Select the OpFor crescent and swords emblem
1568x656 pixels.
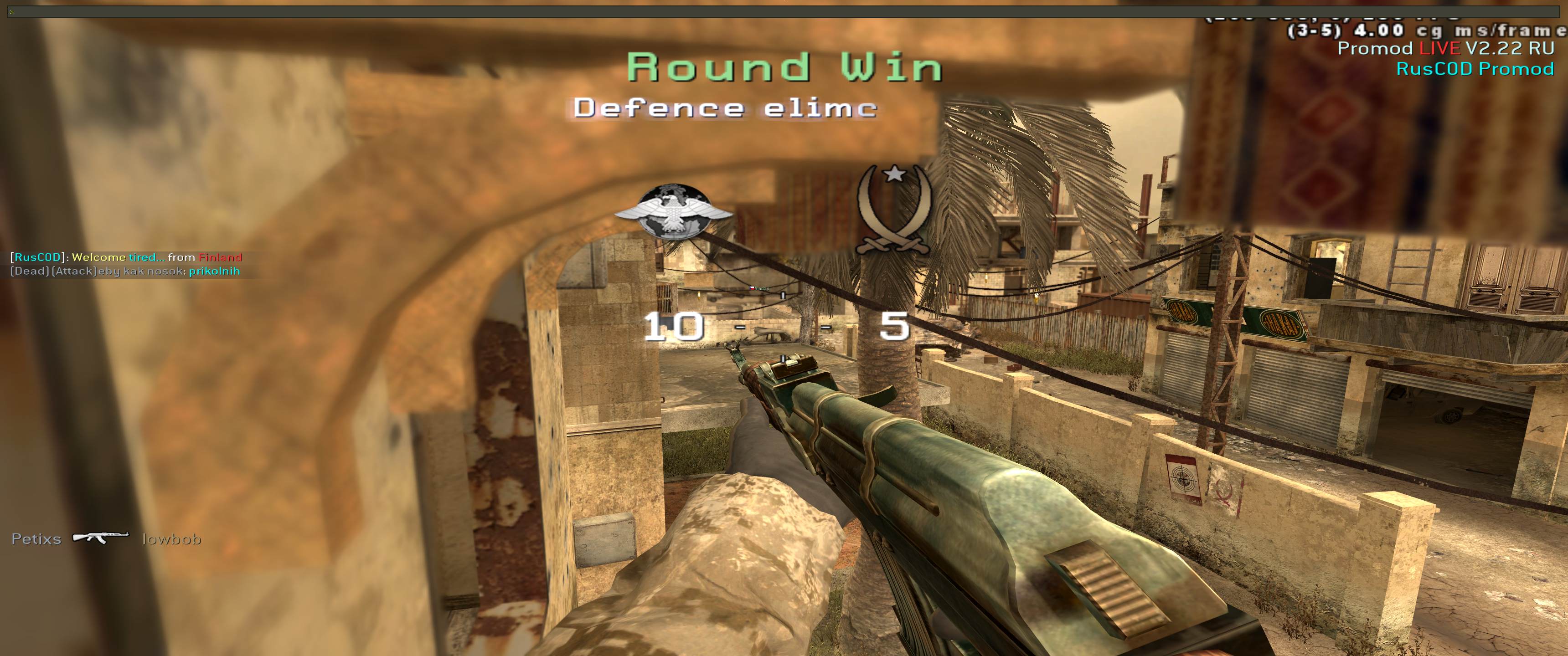click(x=893, y=210)
